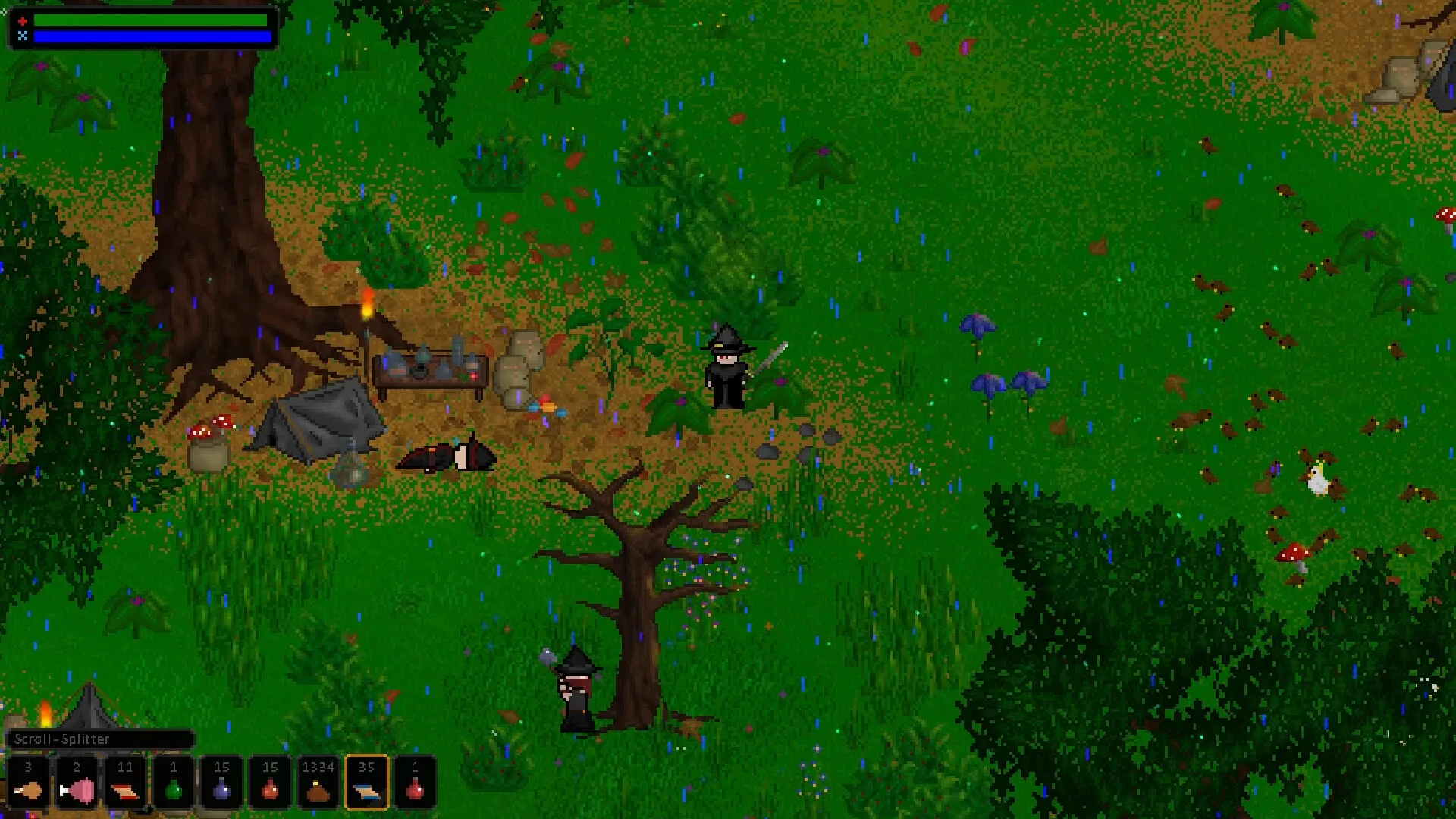Click the red health cross icon
Image resolution: width=1456 pixels, height=819 pixels.
click(23, 20)
